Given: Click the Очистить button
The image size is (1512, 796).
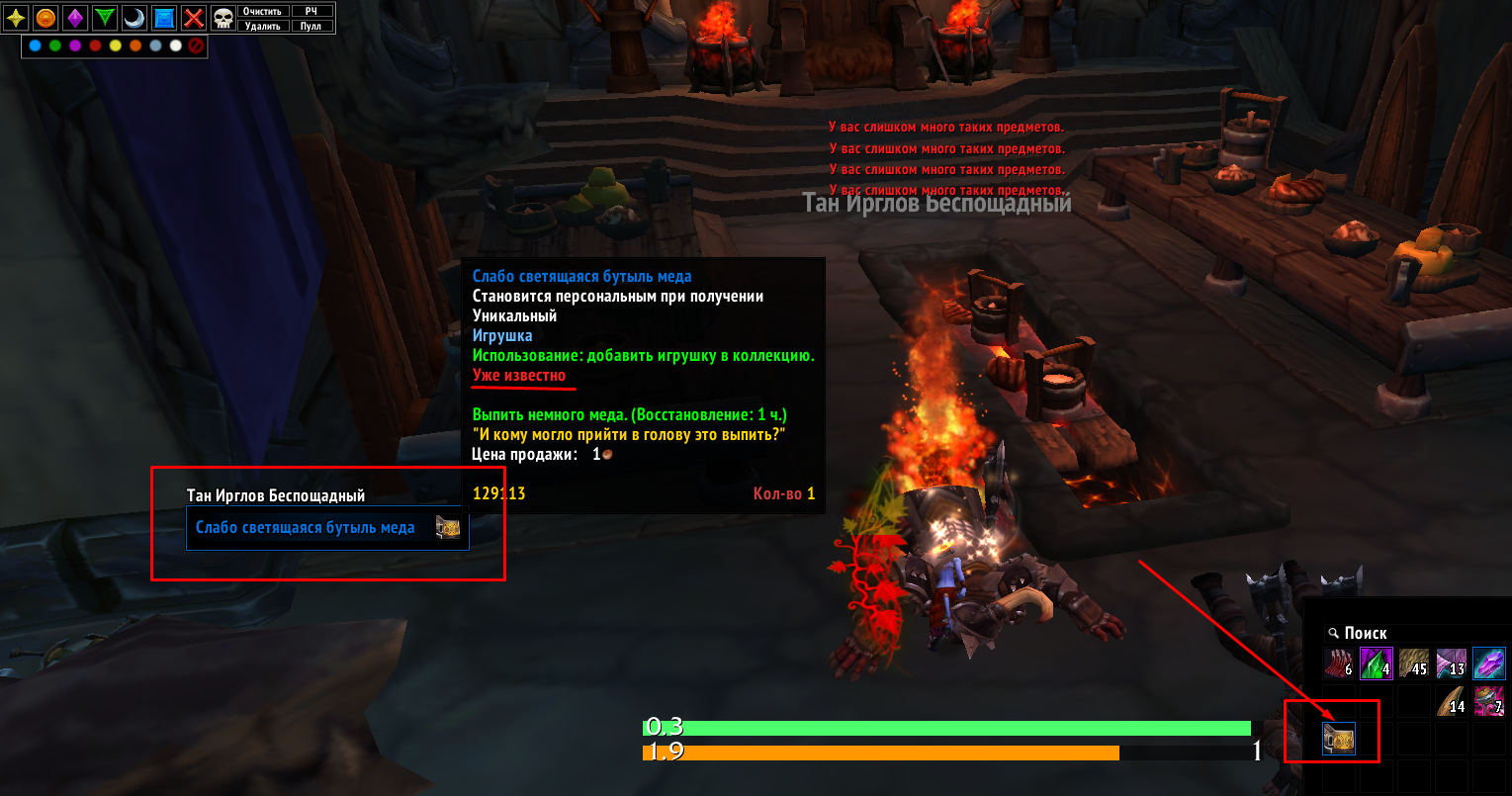Looking at the screenshot, I should (x=263, y=11).
